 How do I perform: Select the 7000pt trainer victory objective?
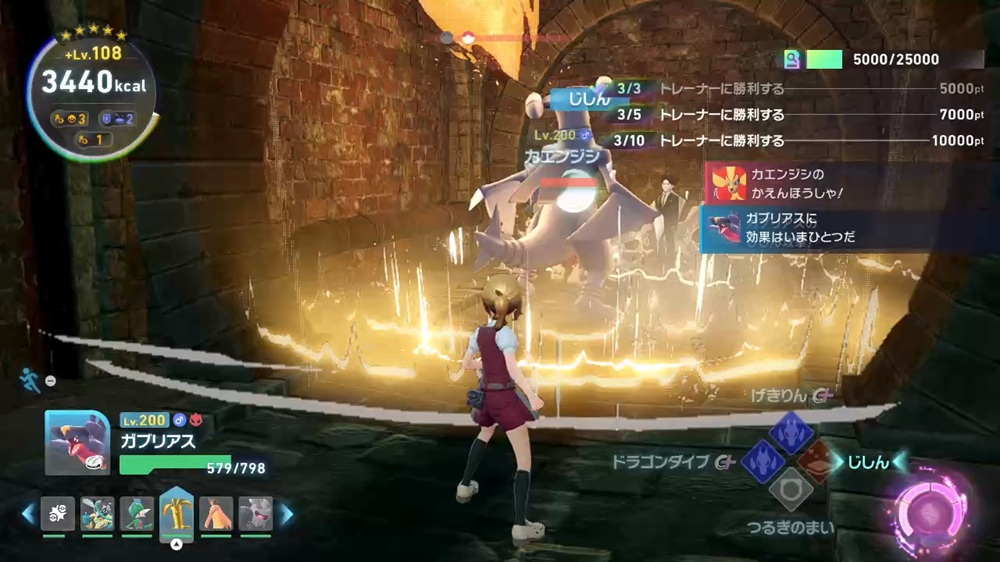[x=800, y=115]
